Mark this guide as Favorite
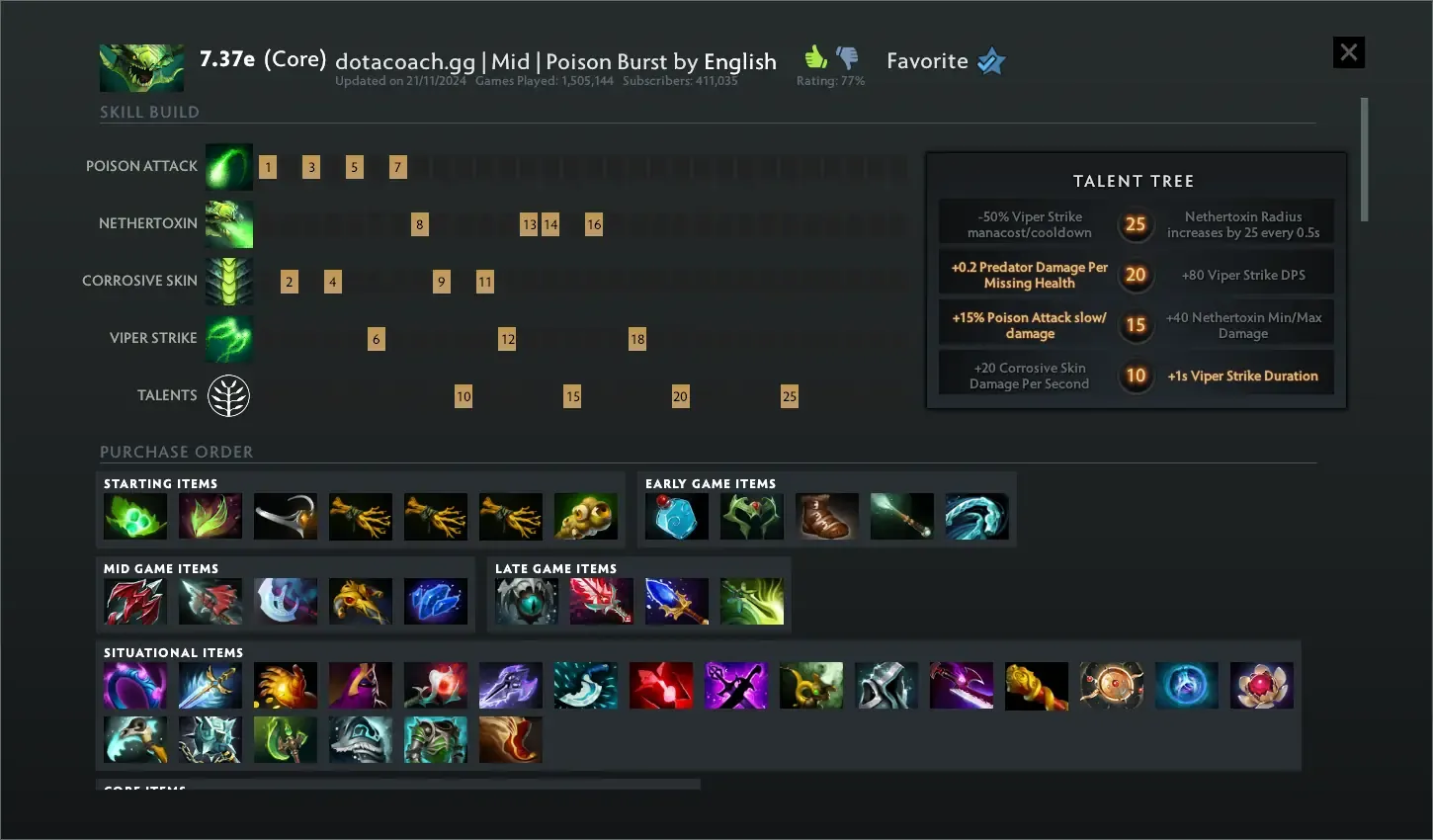 (990, 61)
